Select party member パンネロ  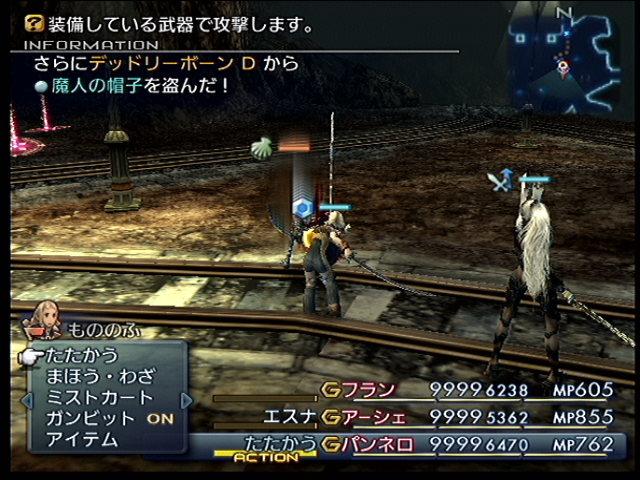pyautogui.click(x=377, y=443)
